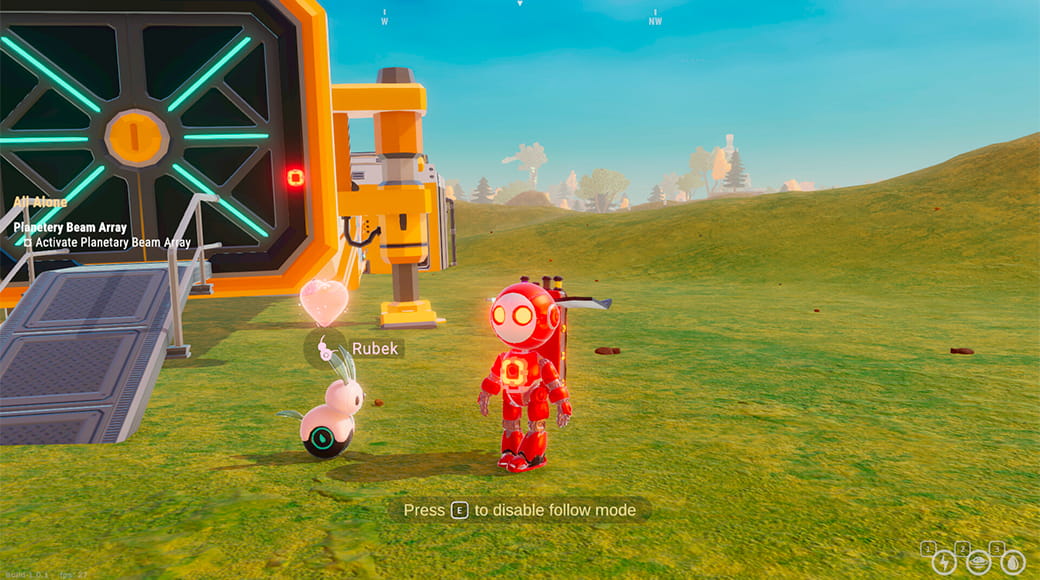Open the All Alone quest tracker
The width and height of the screenshot is (1040, 580).
tap(41, 202)
